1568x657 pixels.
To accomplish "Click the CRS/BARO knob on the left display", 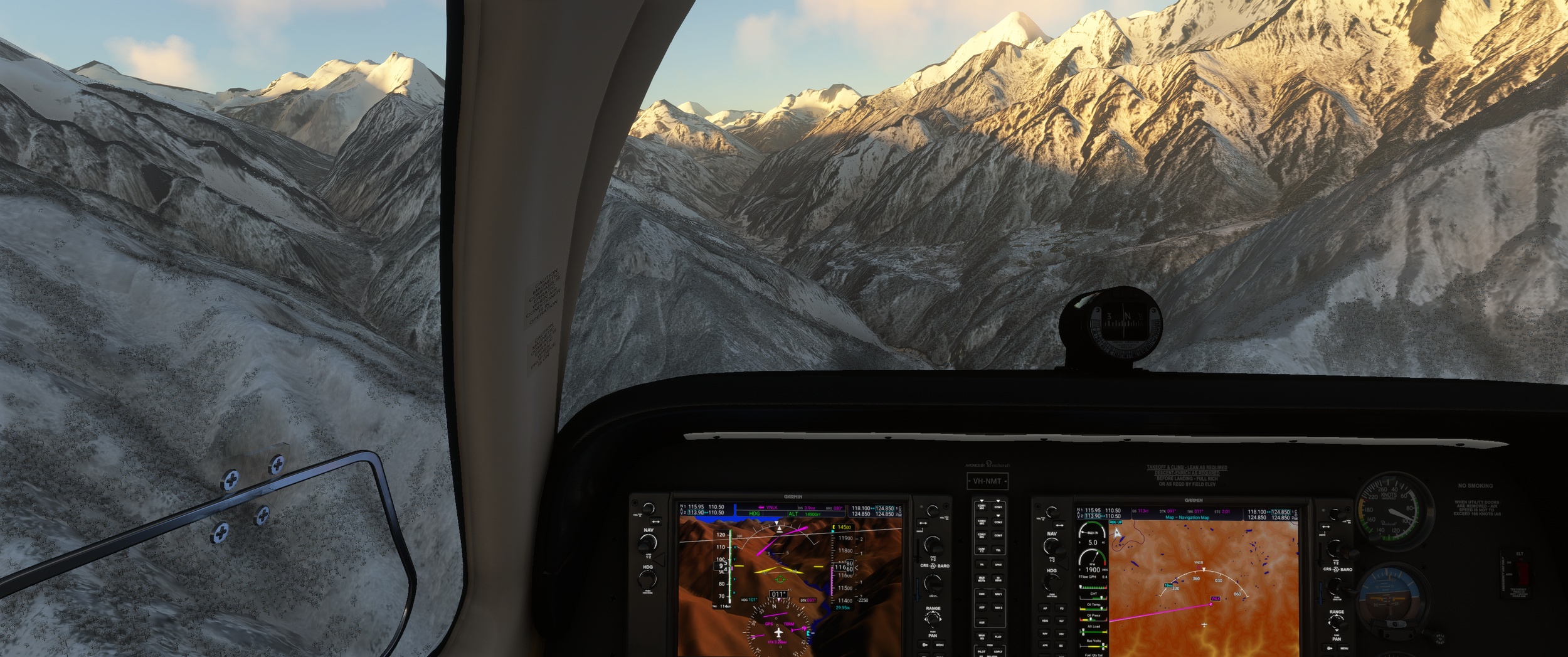I will (934, 582).
